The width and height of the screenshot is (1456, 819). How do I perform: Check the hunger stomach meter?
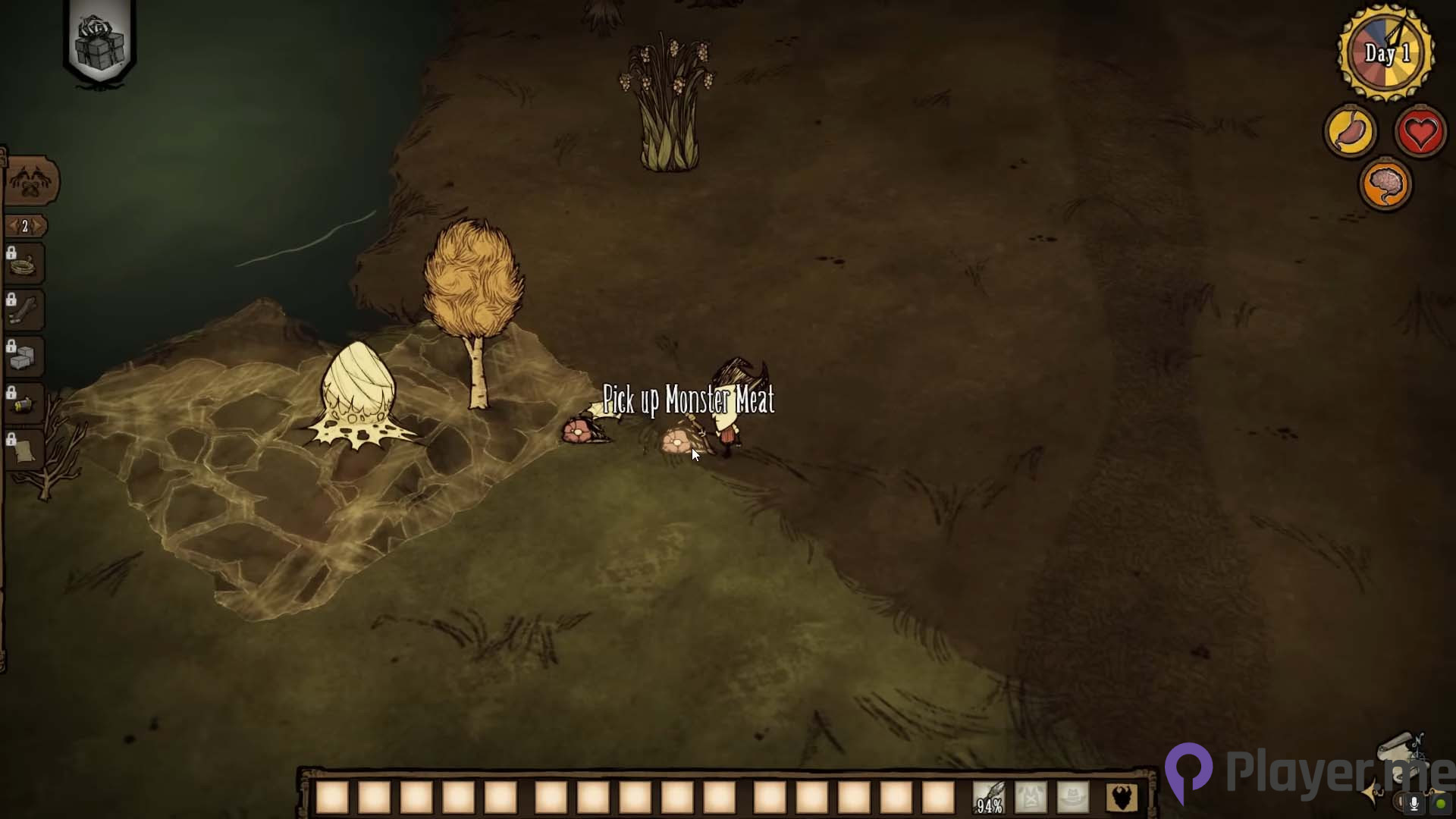(x=1349, y=130)
